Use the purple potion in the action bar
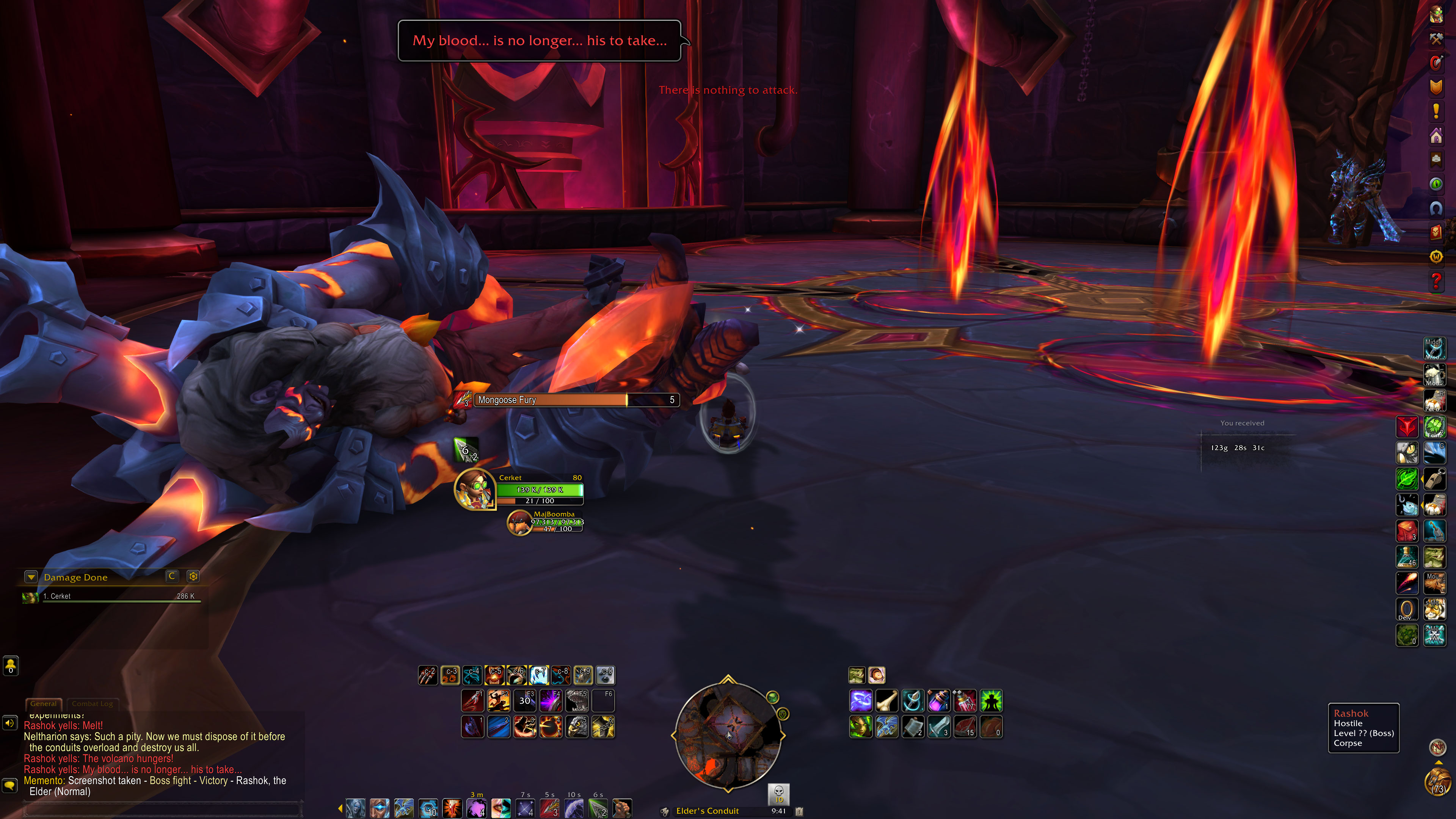The image size is (1456, 819). pyautogui.click(x=938, y=701)
